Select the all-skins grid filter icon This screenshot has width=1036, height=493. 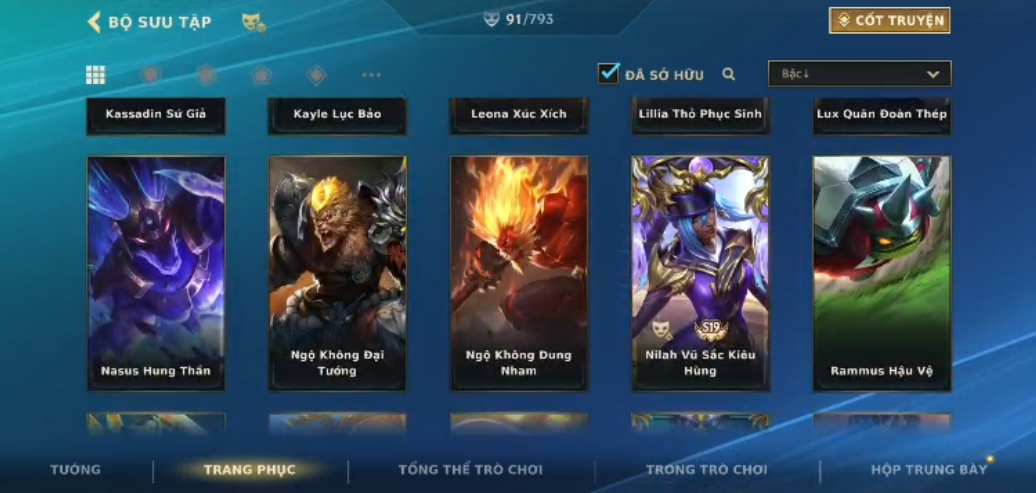(x=96, y=75)
